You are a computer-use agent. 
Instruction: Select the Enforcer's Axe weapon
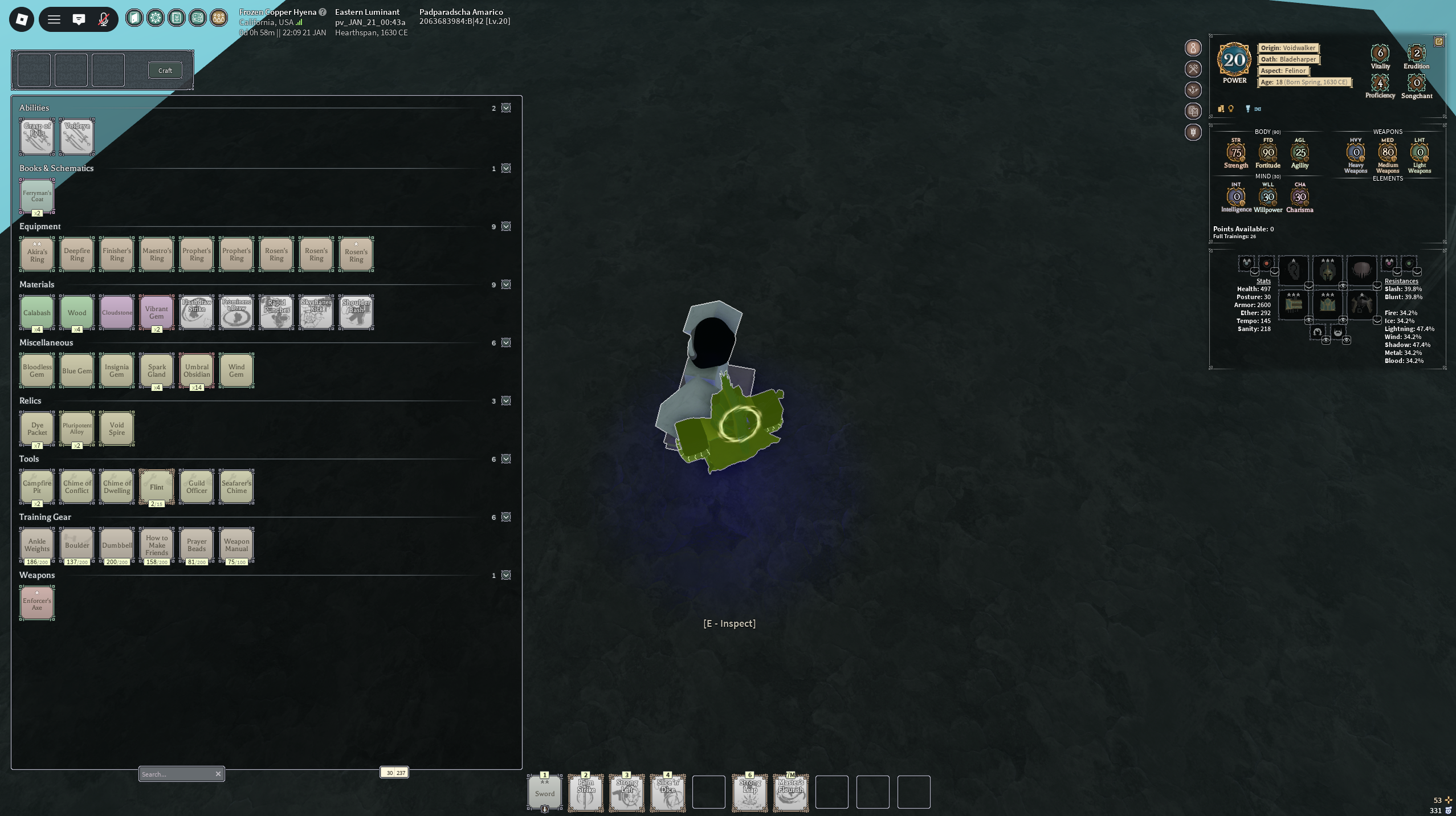pyautogui.click(x=37, y=603)
